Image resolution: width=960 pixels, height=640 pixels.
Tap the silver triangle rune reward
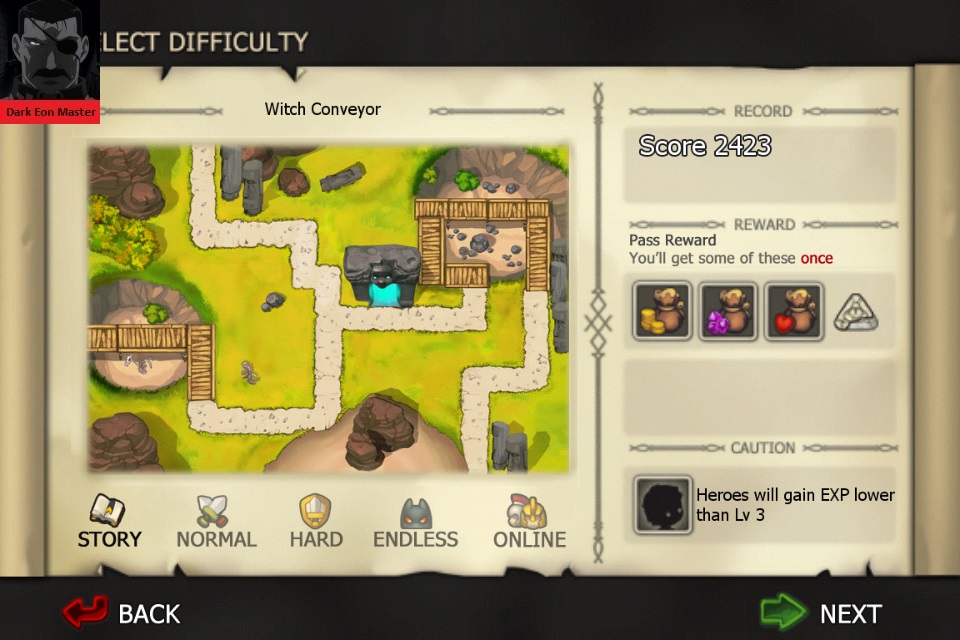pos(855,312)
